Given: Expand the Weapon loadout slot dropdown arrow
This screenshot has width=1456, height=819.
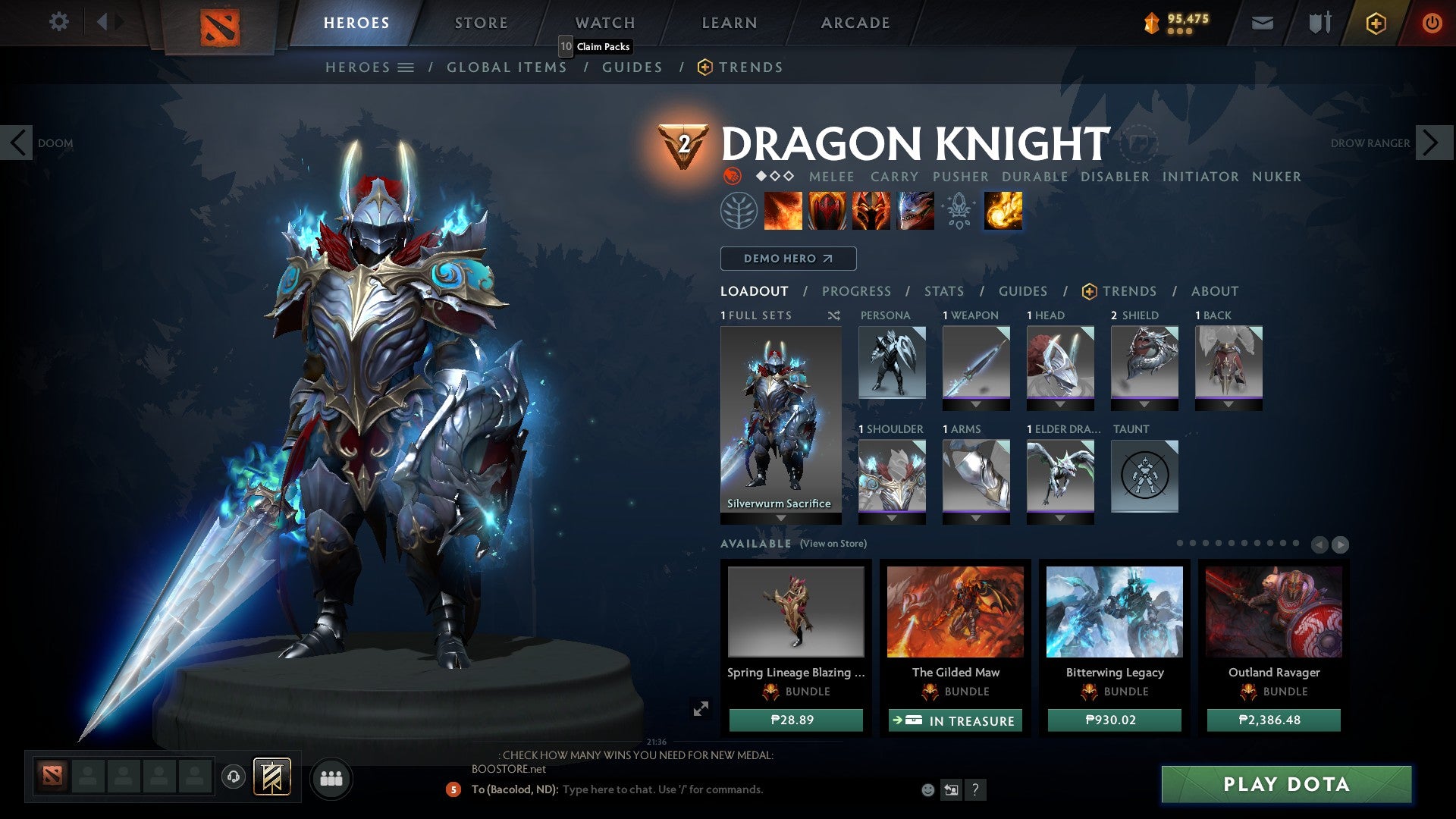Looking at the screenshot, I should pos(976,405).
